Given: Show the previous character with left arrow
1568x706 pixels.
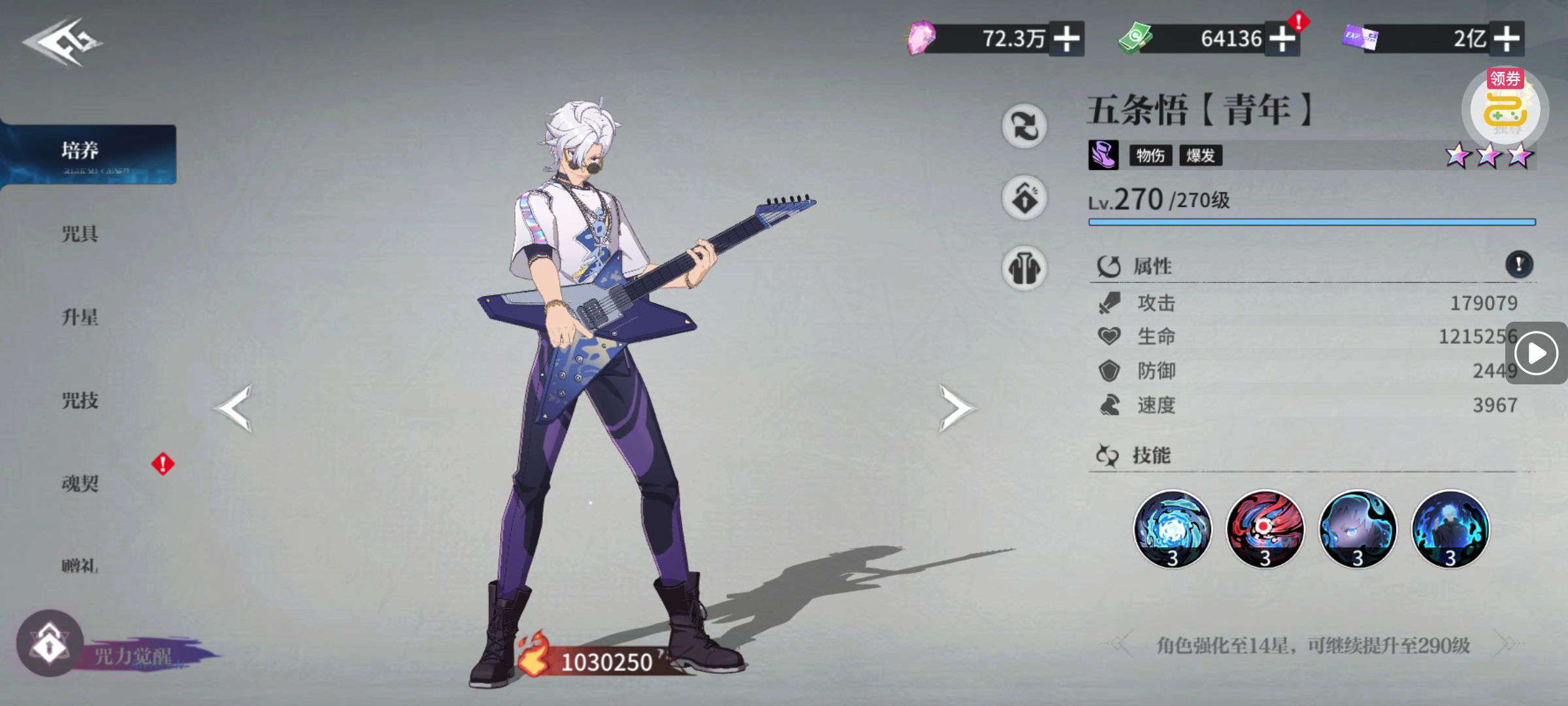Looking at the screenshot, I should 233,408.
